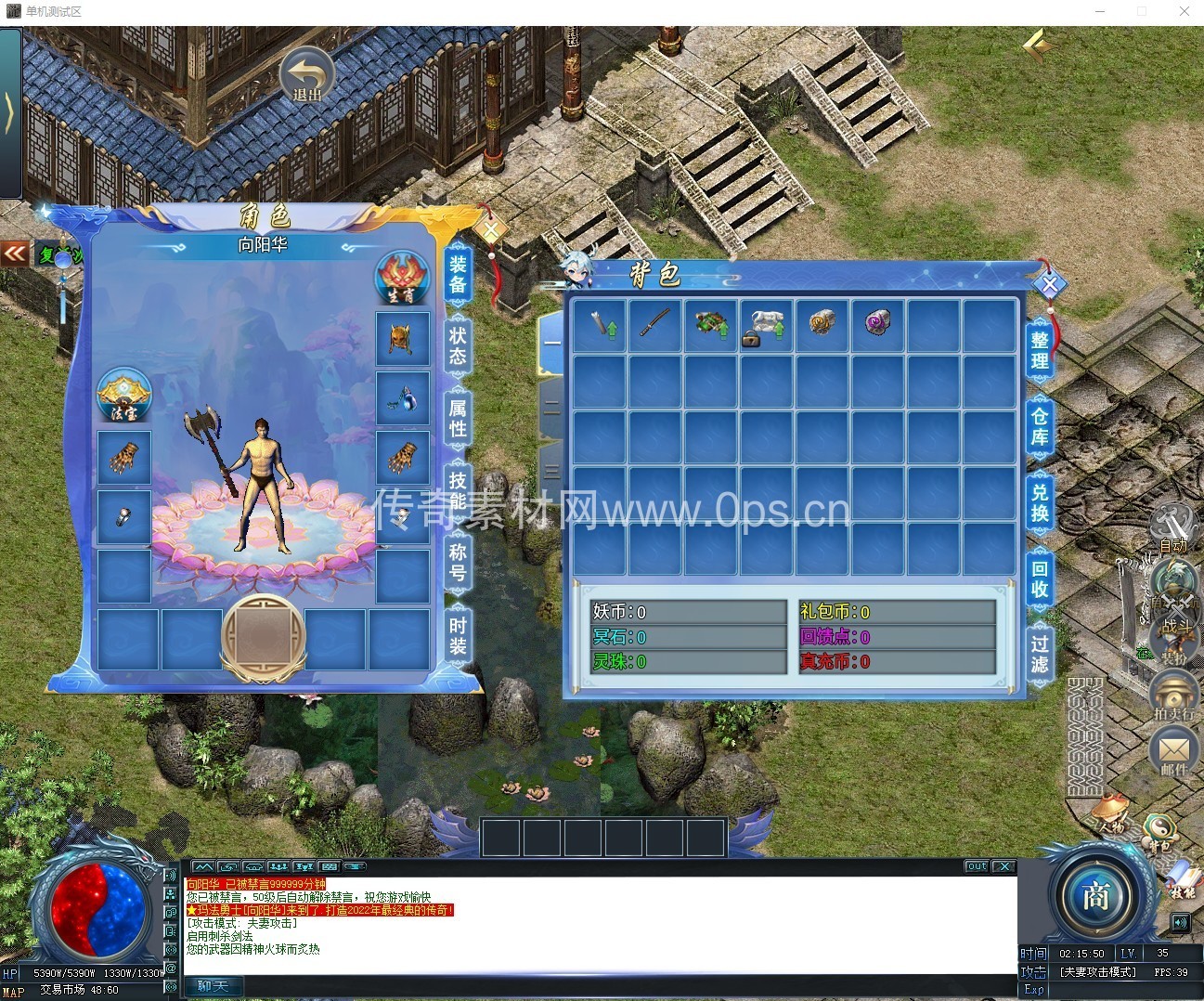Click the 退出 back arrow button
The height and width of the screenshot is (1001, 1204).
[x=307, y=76]
